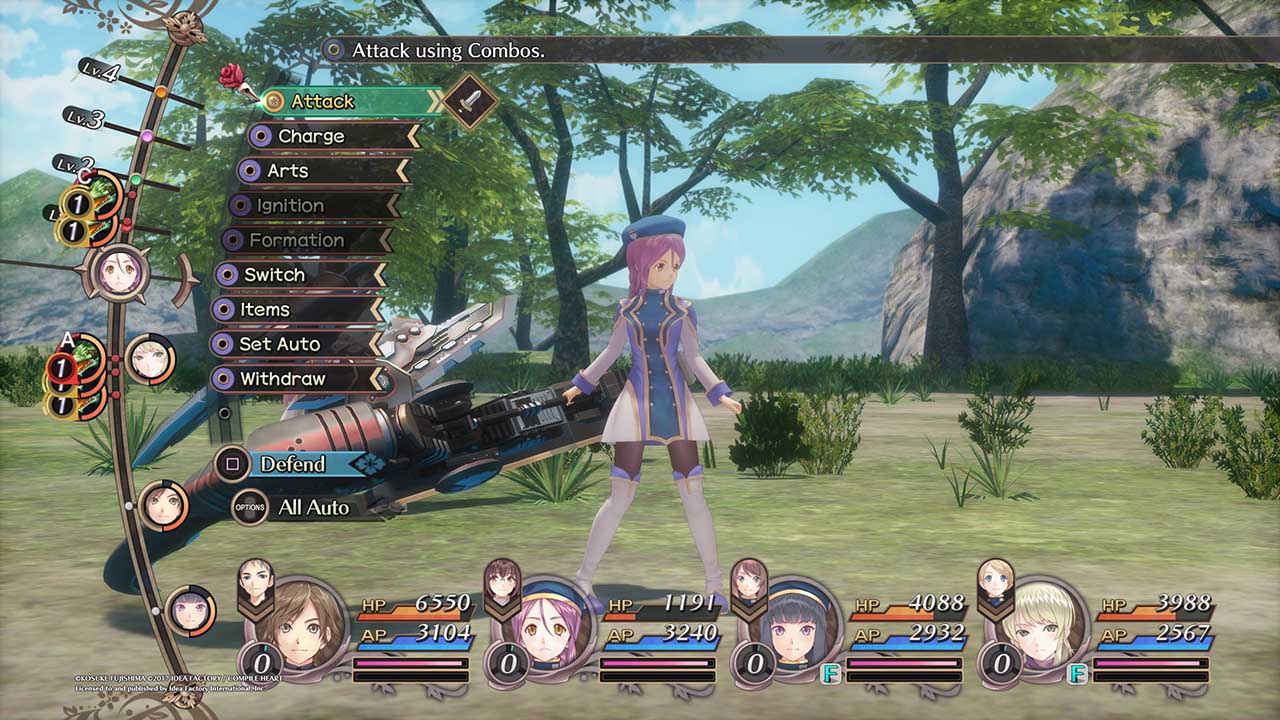
Task: Select Items from the battle command menu
Action: tap(264, 310)
